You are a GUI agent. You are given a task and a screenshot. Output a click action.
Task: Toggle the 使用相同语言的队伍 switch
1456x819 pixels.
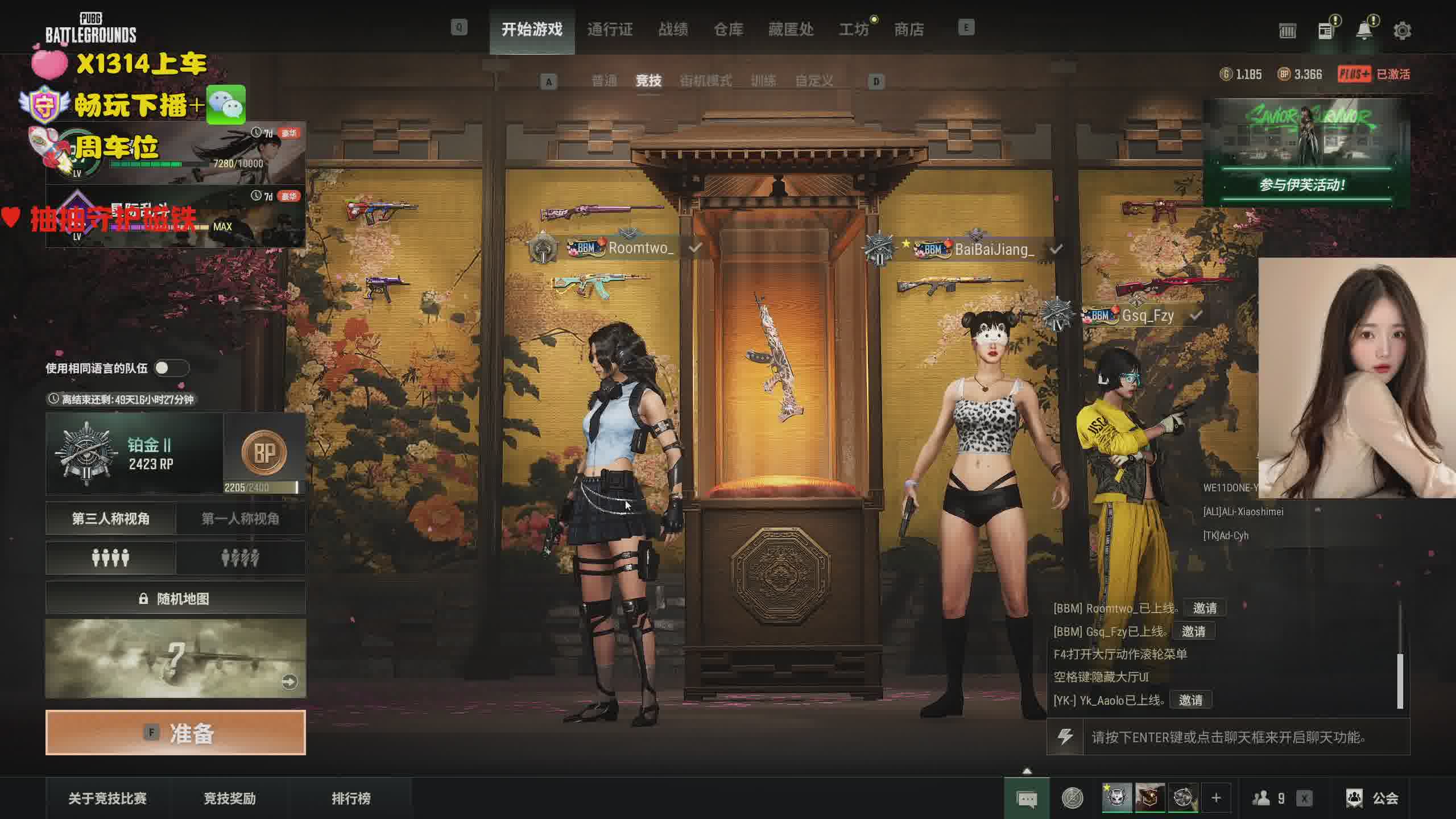click(x=171, y=368)
